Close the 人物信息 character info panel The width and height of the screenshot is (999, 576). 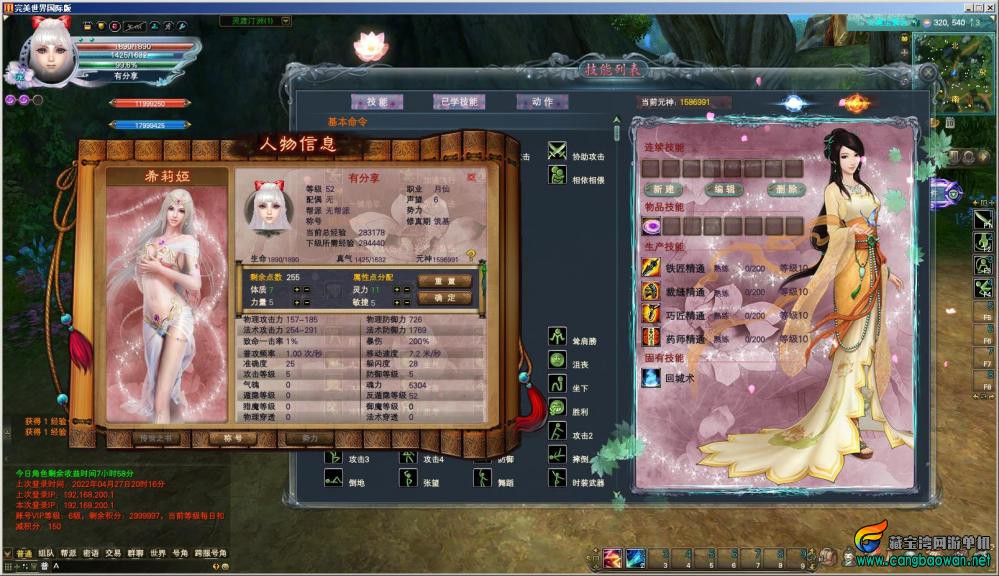(472, 177)
